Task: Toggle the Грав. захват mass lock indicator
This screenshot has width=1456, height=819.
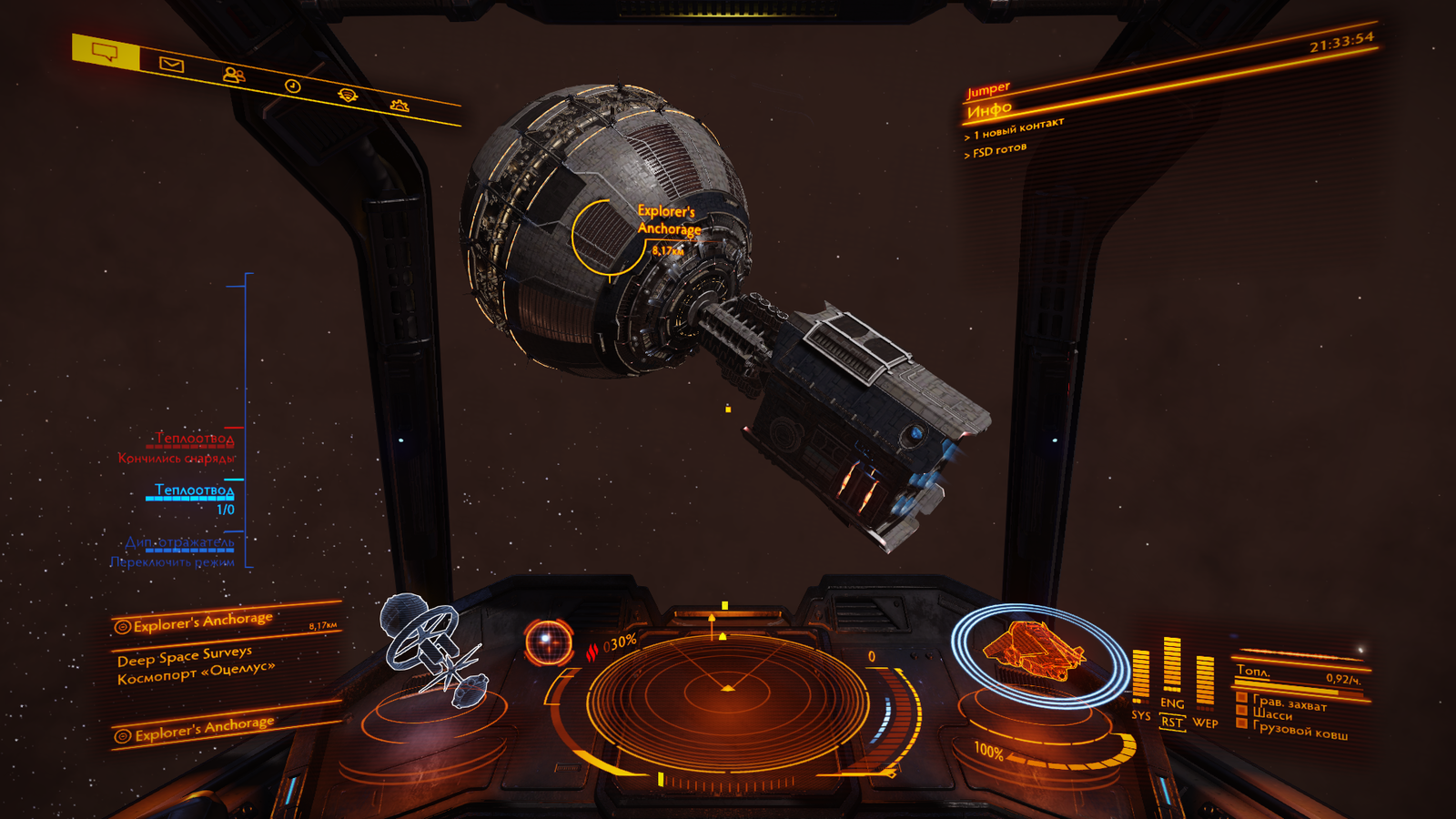Action: click(1243, 697)
